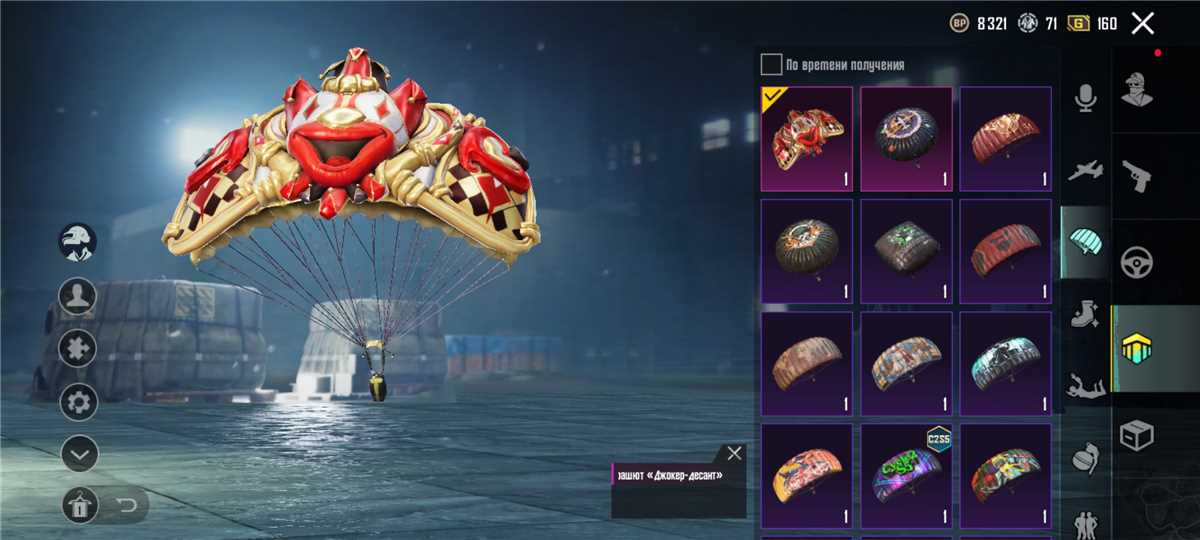Viewport: 1200px width, 540px height.
Task: Open the box crate section
Action: (1137, 435)
